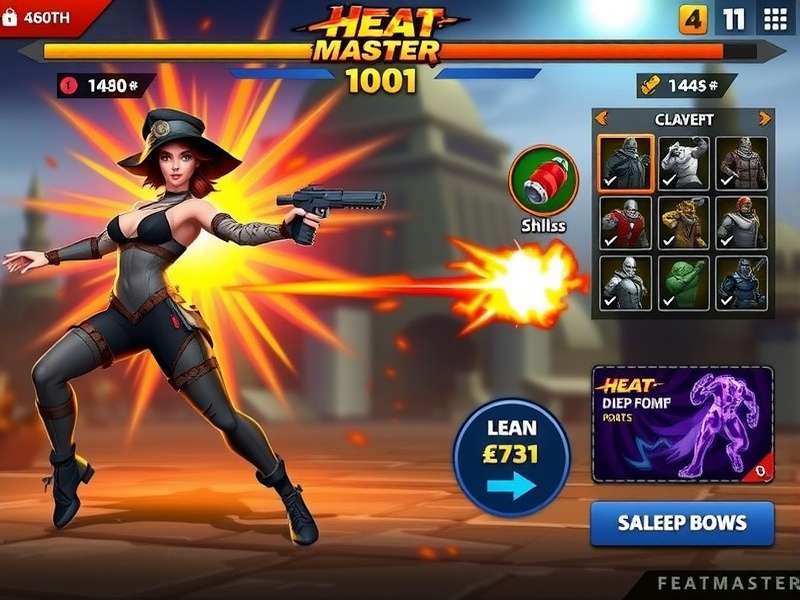This screenshot has width=800, height=600.
Task: Choose the golden furry beast character tile
Action: (684, 222)
